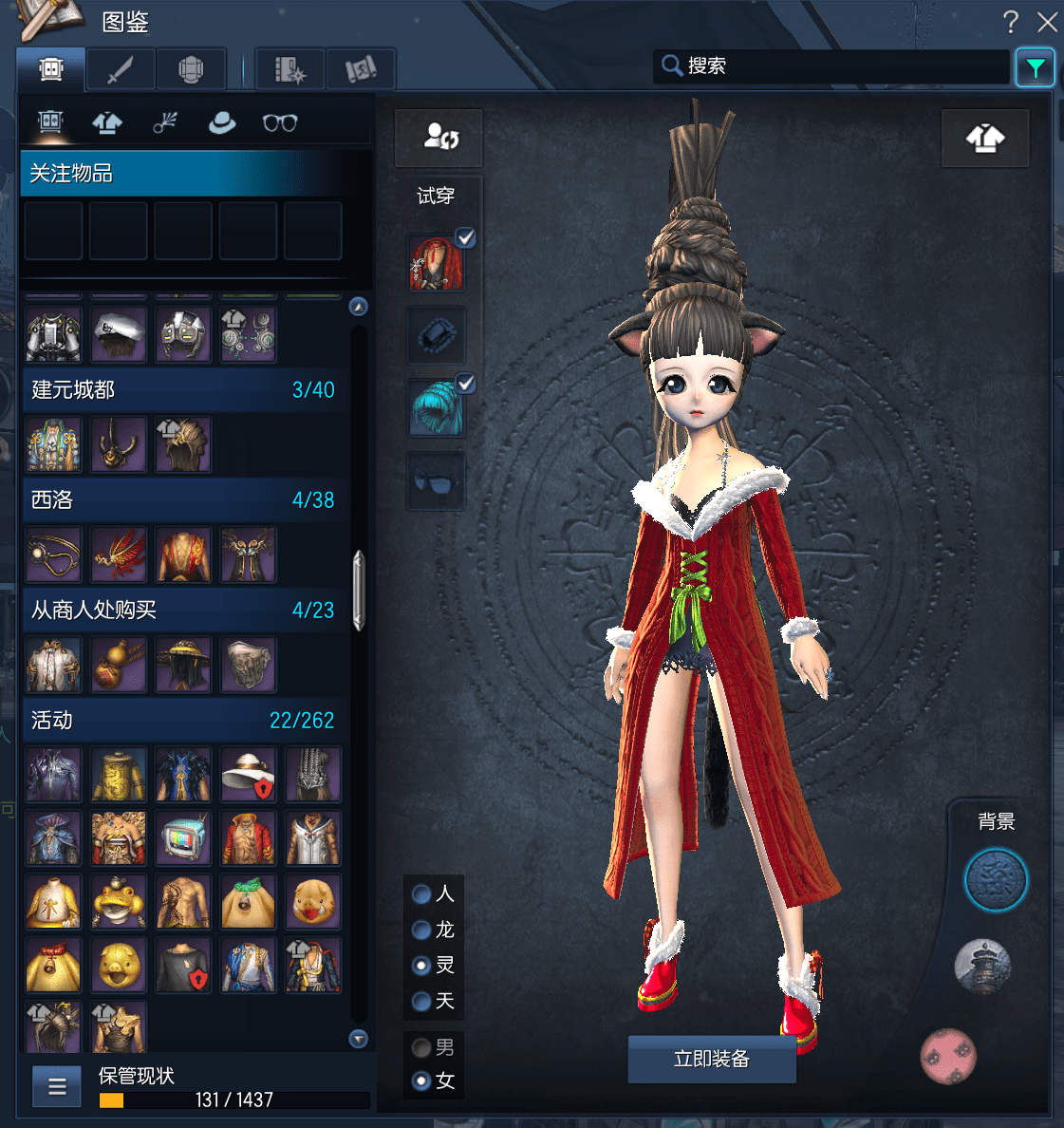Image resolution: width=1064 pixels, height=1128 pixels.
Task: Uncheck the red outfit try-on slot
Action: (x=465, y=238)
